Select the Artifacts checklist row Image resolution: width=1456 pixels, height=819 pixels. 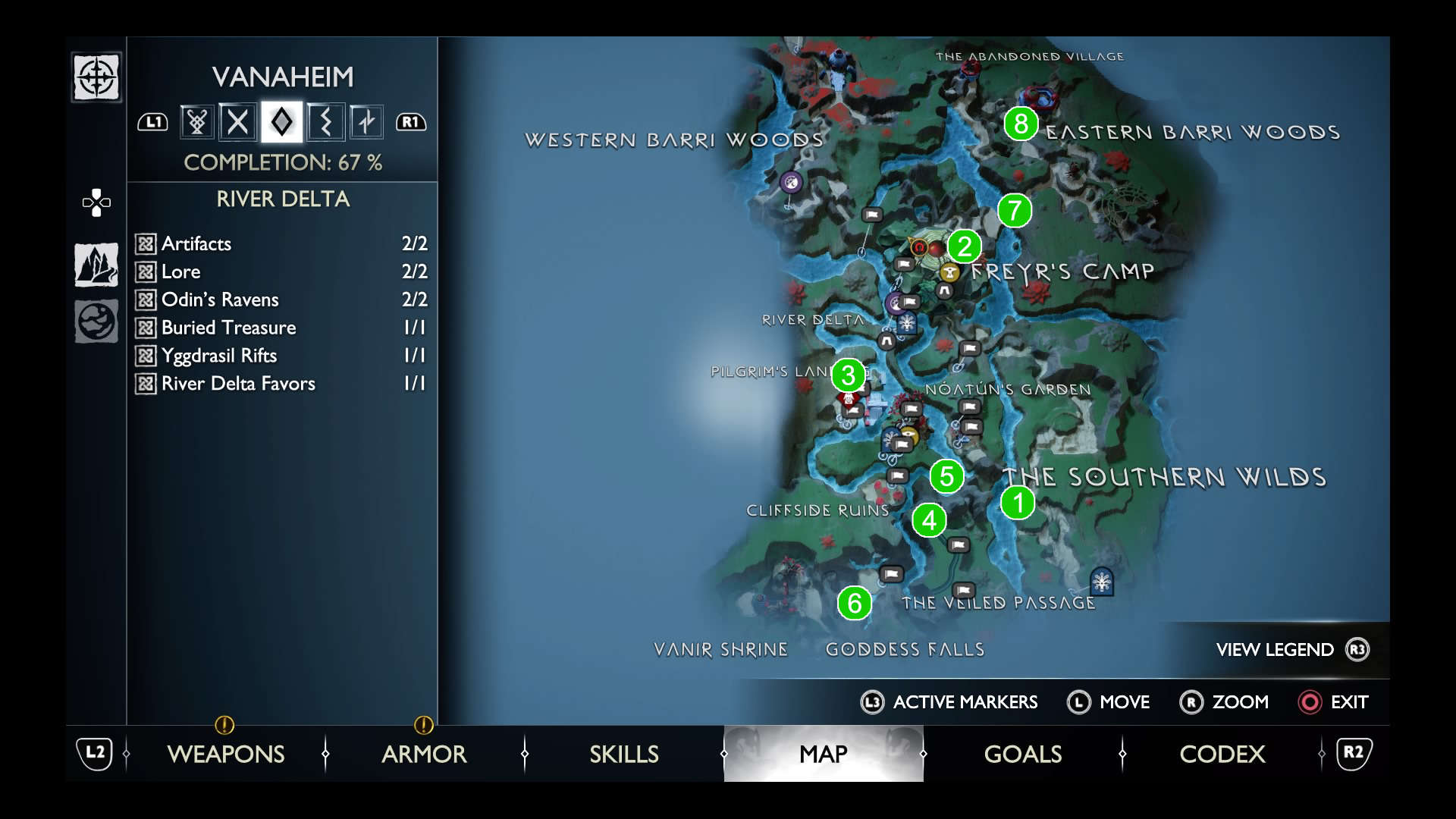(x=281, y=243)
